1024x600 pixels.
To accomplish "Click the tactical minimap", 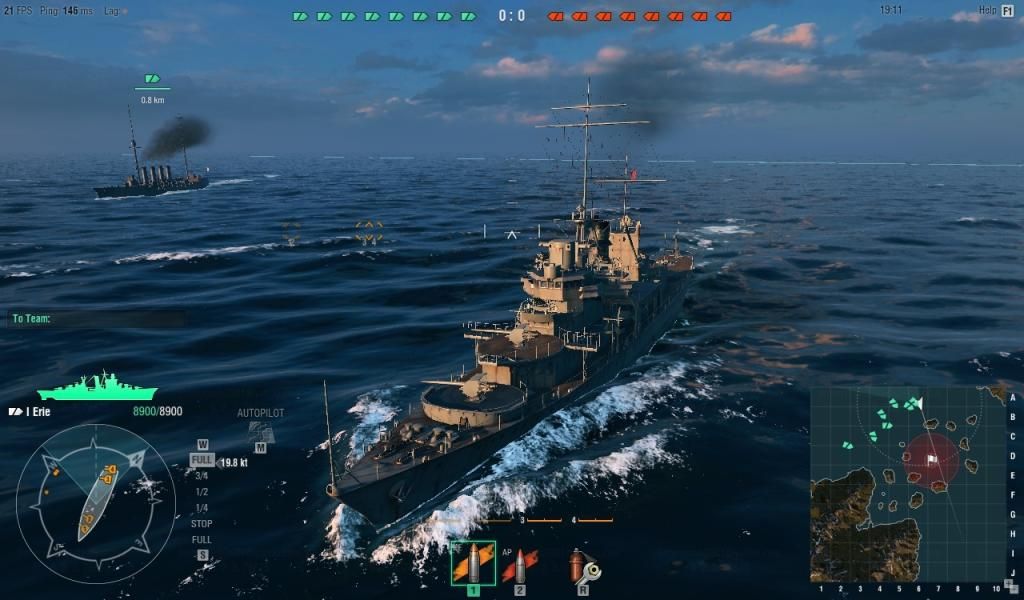I will click(x=907, y=484).
